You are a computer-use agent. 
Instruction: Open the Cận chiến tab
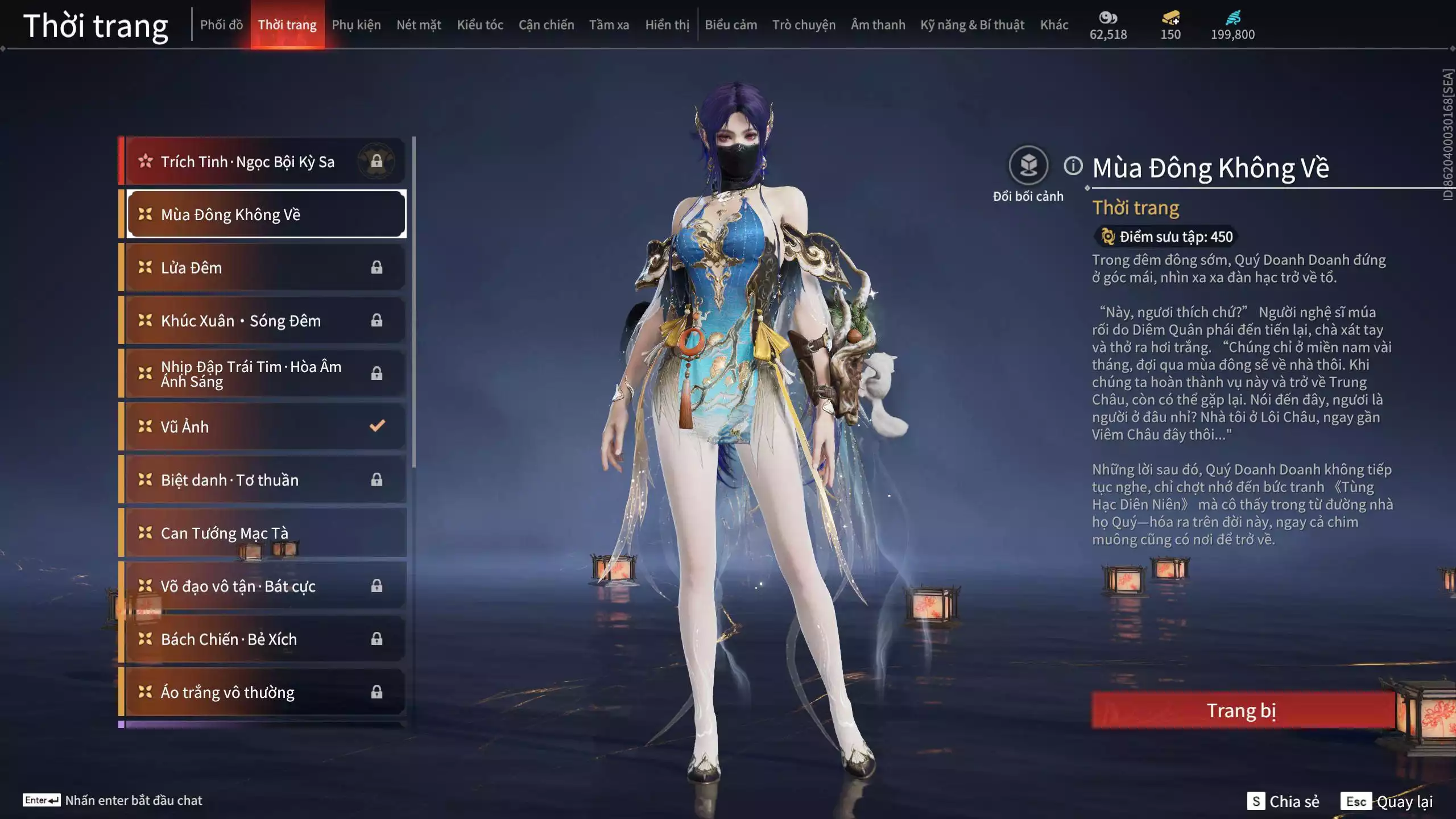pos(546,25)
